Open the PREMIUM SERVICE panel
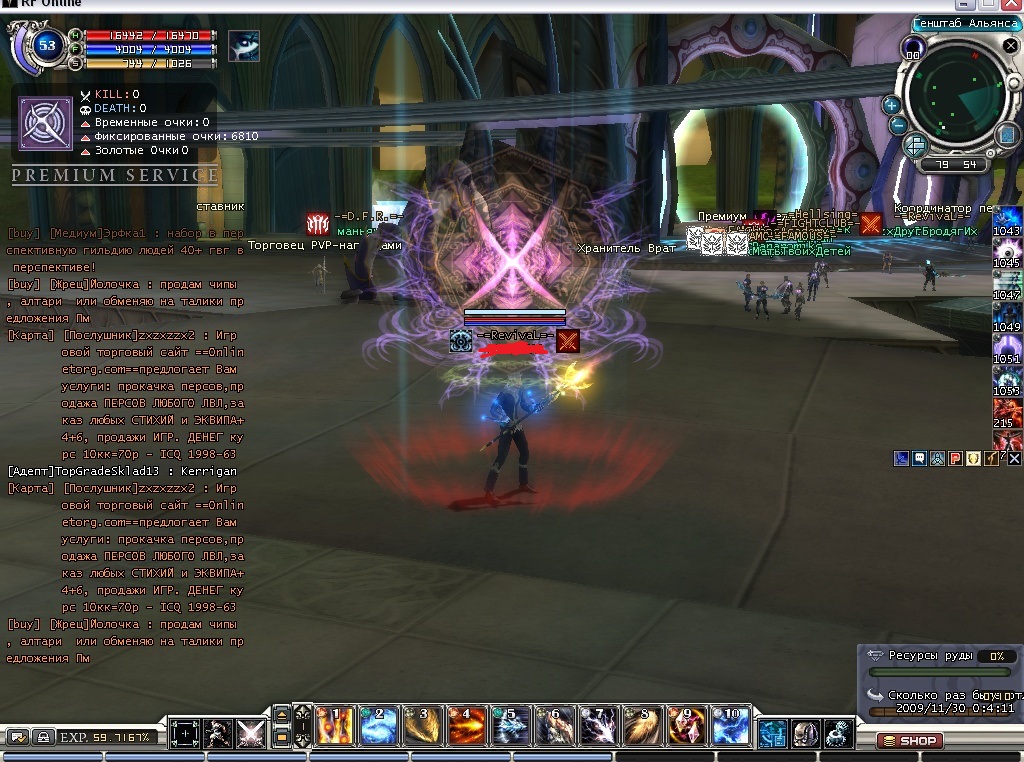 (x=114, y=176)
